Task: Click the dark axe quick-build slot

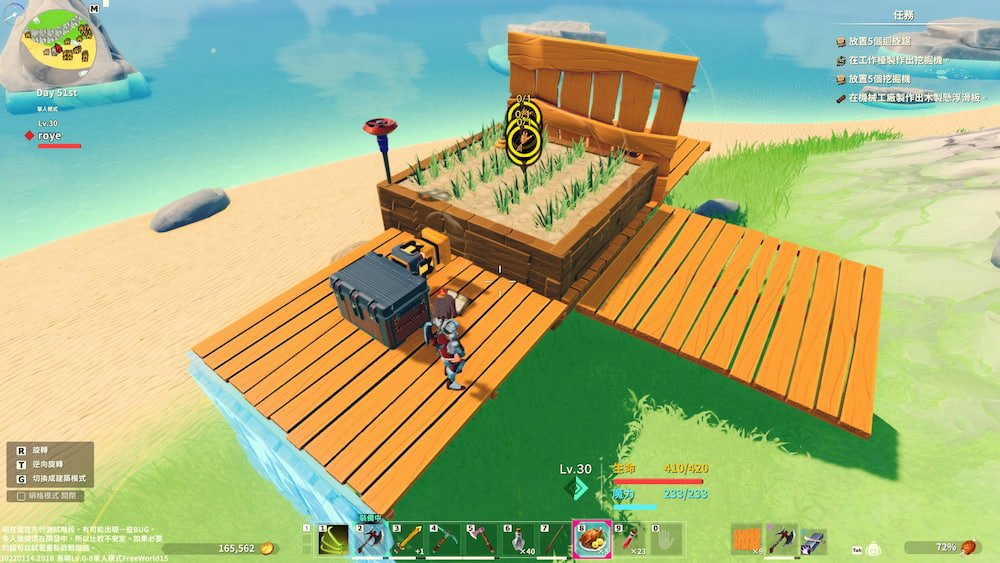Action: tap(781, 540)
